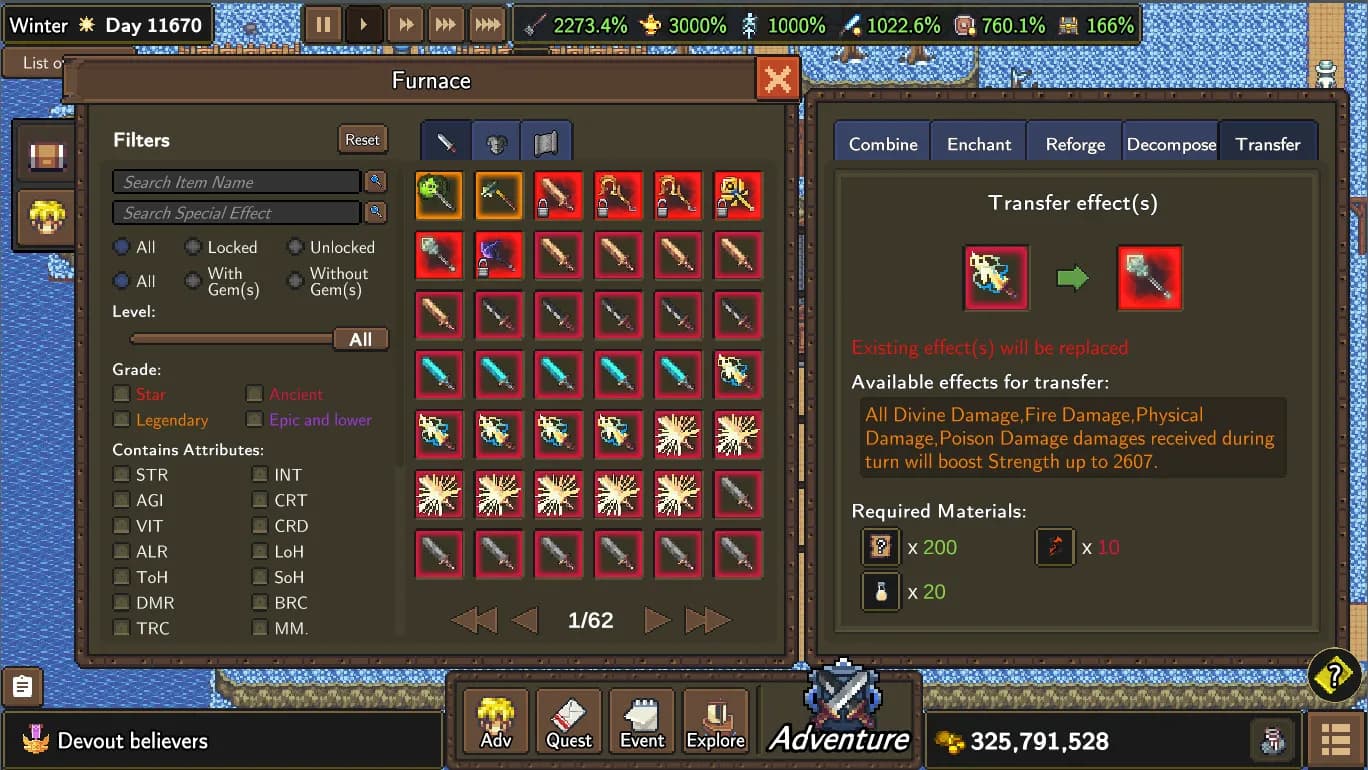Enable the STR attribute filter

pyautogui.click(x=122, y=475)
